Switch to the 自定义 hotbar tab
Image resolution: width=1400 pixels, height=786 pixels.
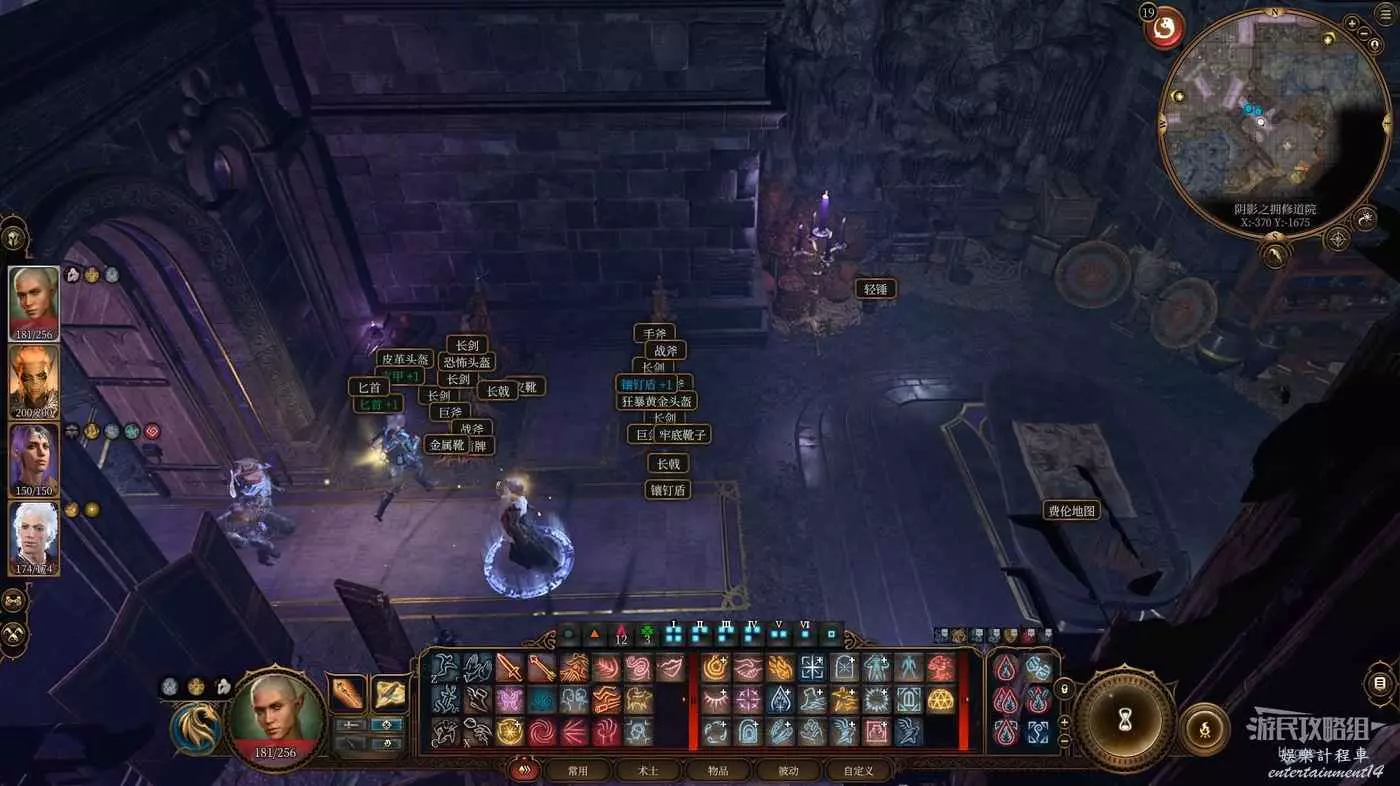coord(858,771)
